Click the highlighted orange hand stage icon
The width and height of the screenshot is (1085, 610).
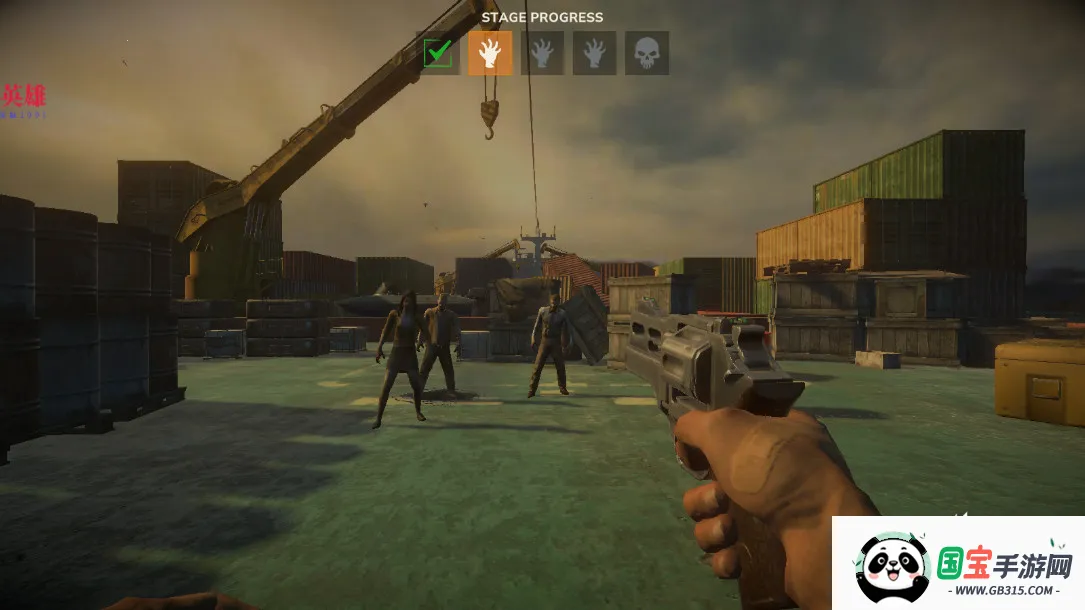[490, 53]
